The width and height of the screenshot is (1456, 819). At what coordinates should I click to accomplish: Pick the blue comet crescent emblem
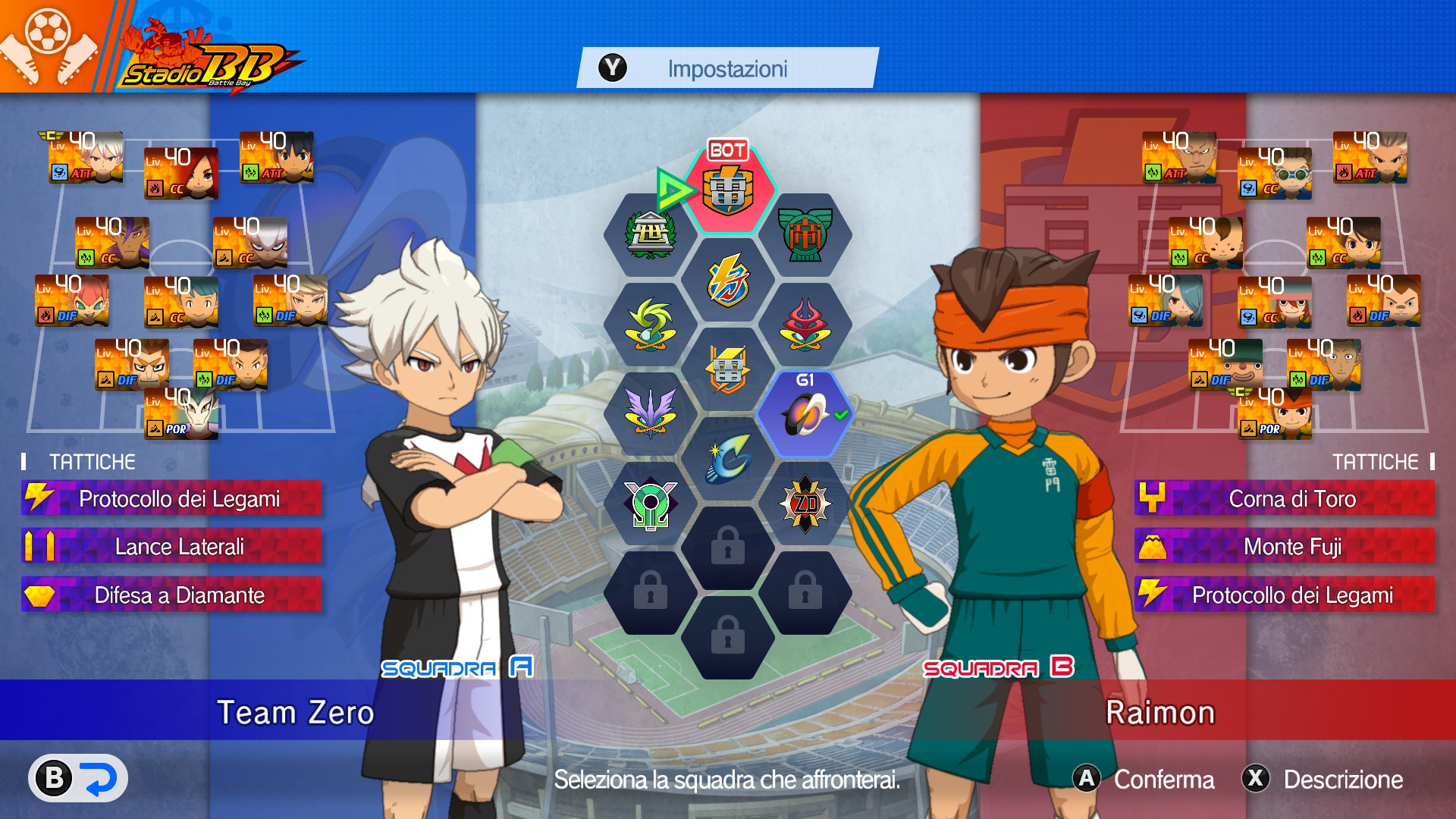728,459
